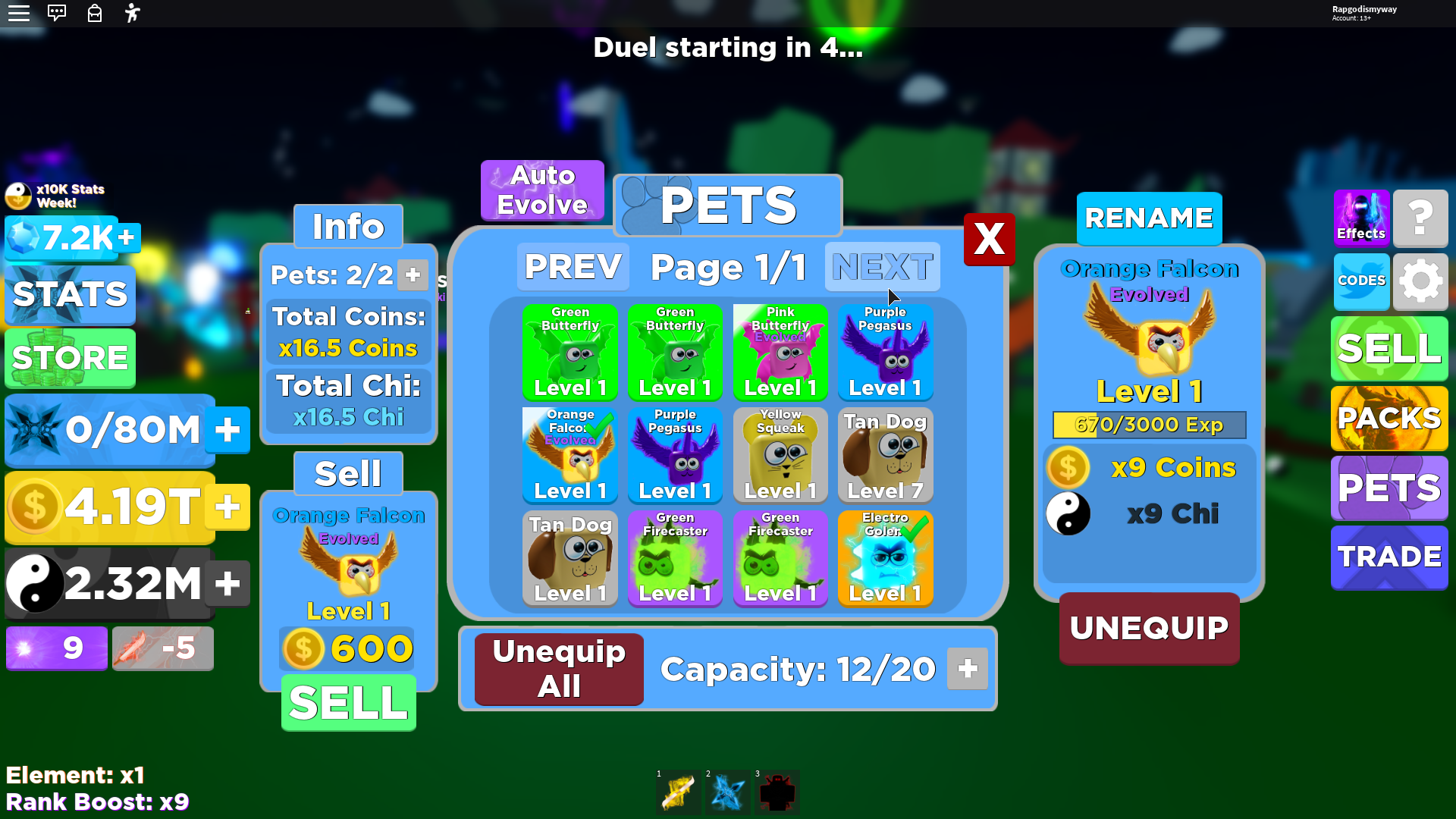This screenshot has height=819, width=1456.
Task: Select the Pink Butterfly Evolved pet
Action: (x=780, y=353)
